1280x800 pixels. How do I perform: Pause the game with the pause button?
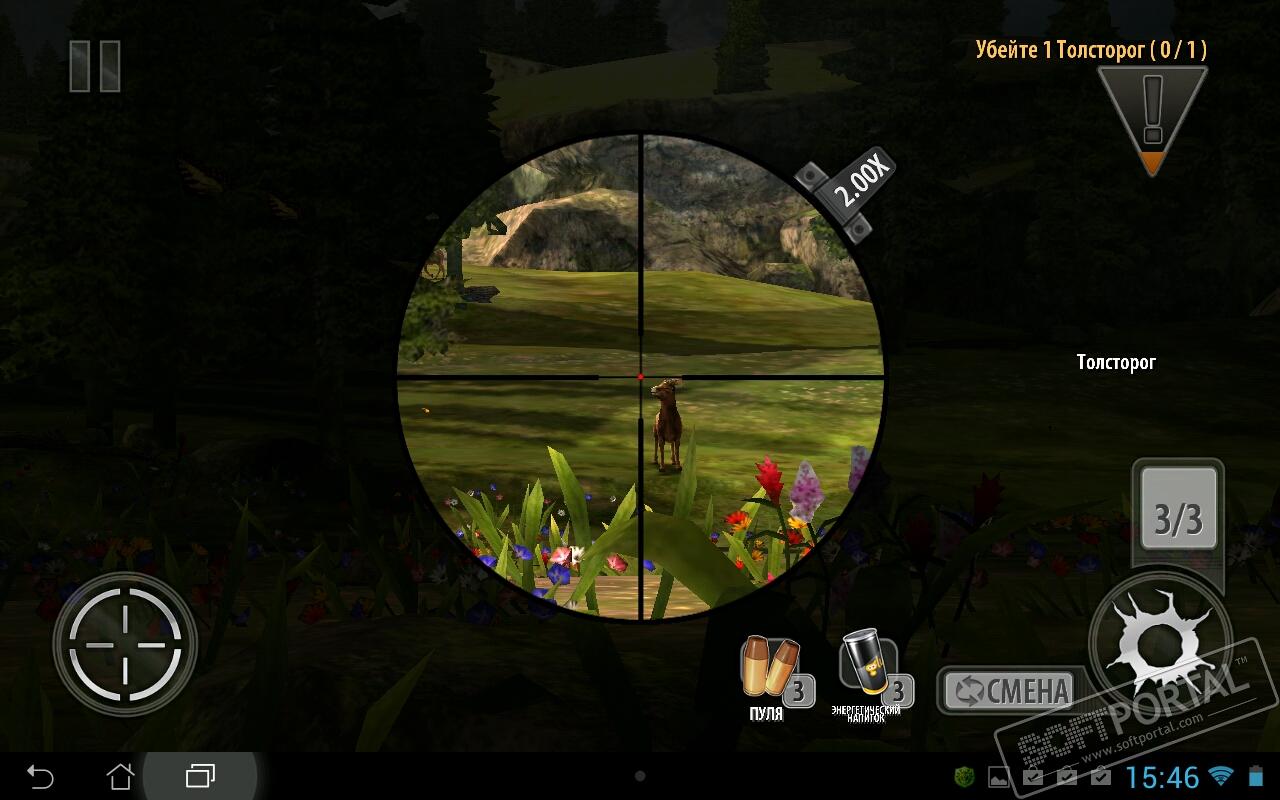pyautogui.click(x=95, y=67)
